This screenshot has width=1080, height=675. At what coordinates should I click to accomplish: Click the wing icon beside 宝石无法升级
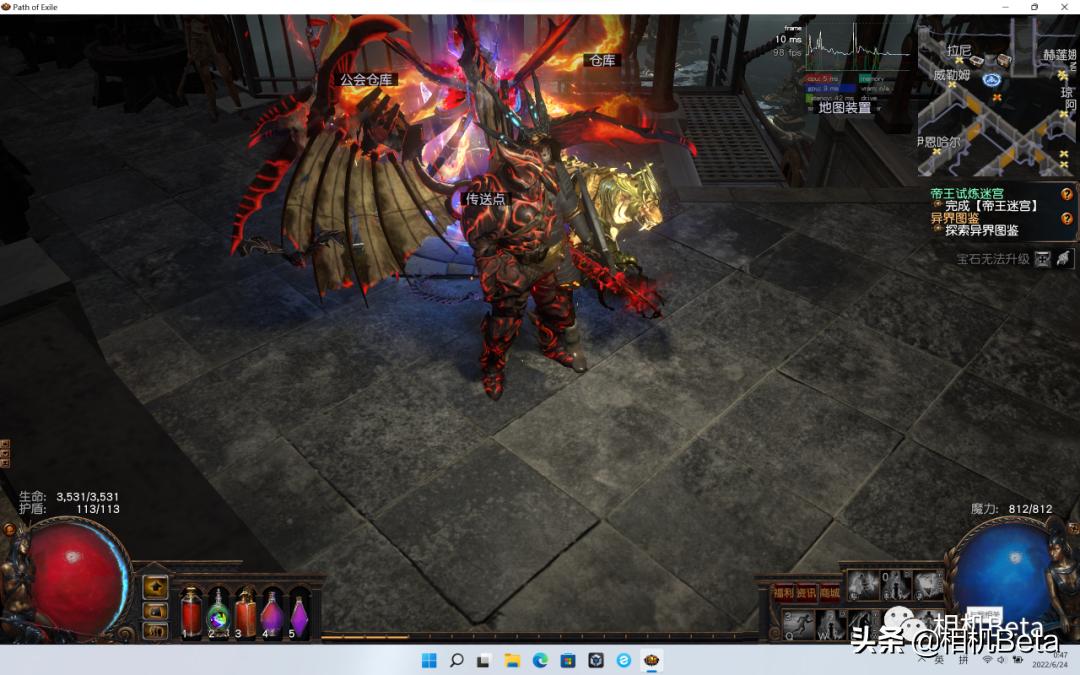tap(1064, 259)
